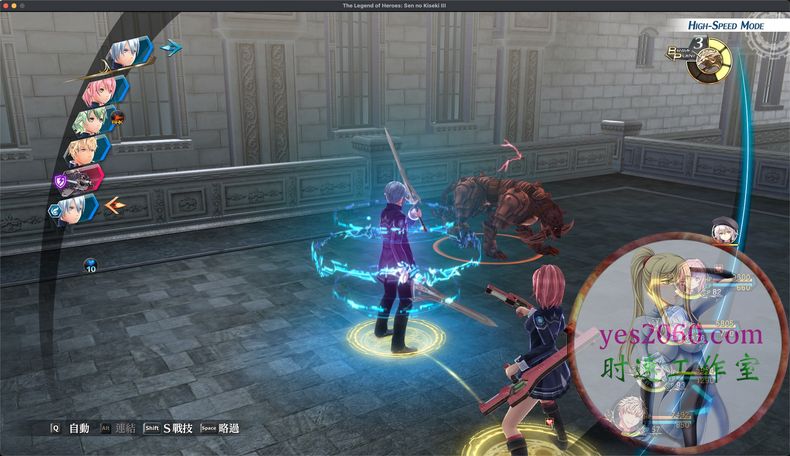Viewport: 790px width, 456px height.
Task: Choose the silver-haired portrait heading the turn order
Action: pyautogui.click(x=124, y=52)
